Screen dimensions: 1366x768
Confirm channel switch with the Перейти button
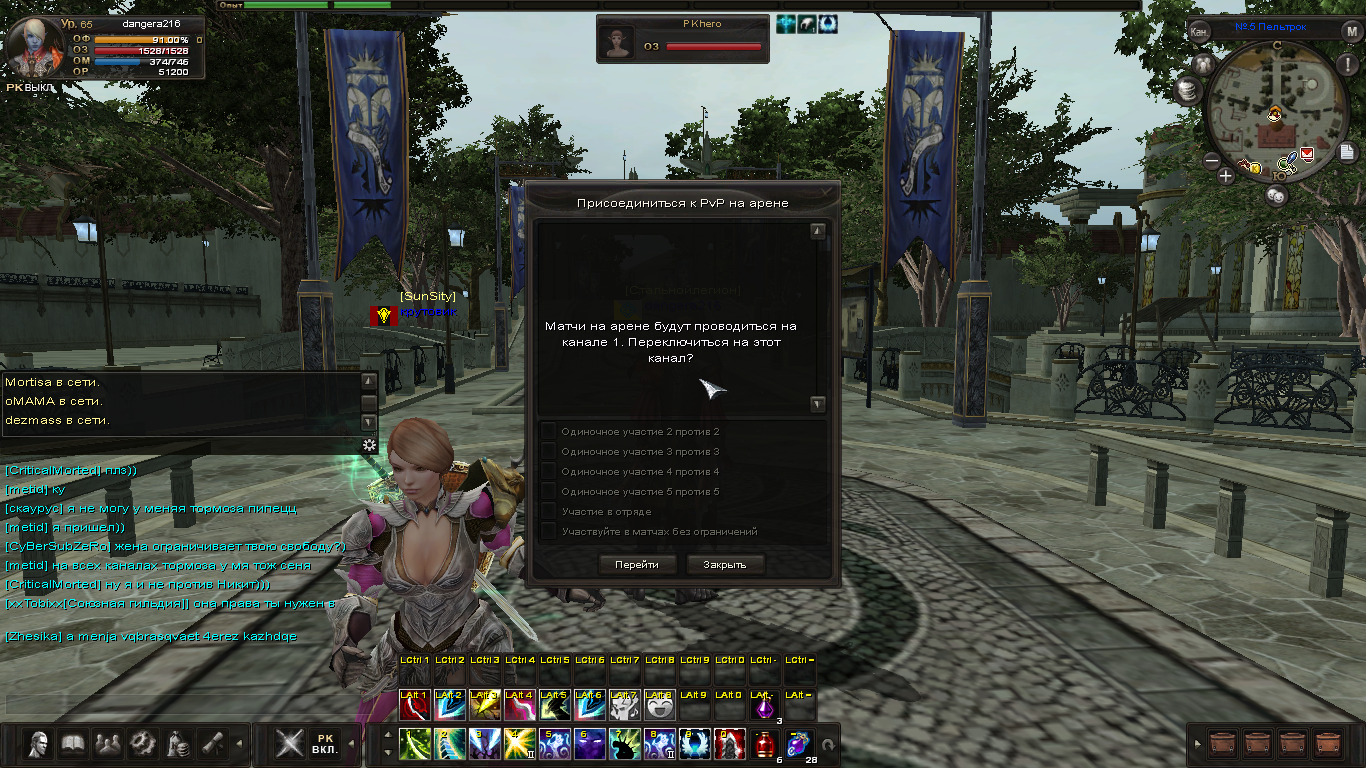tap(637, 565)
